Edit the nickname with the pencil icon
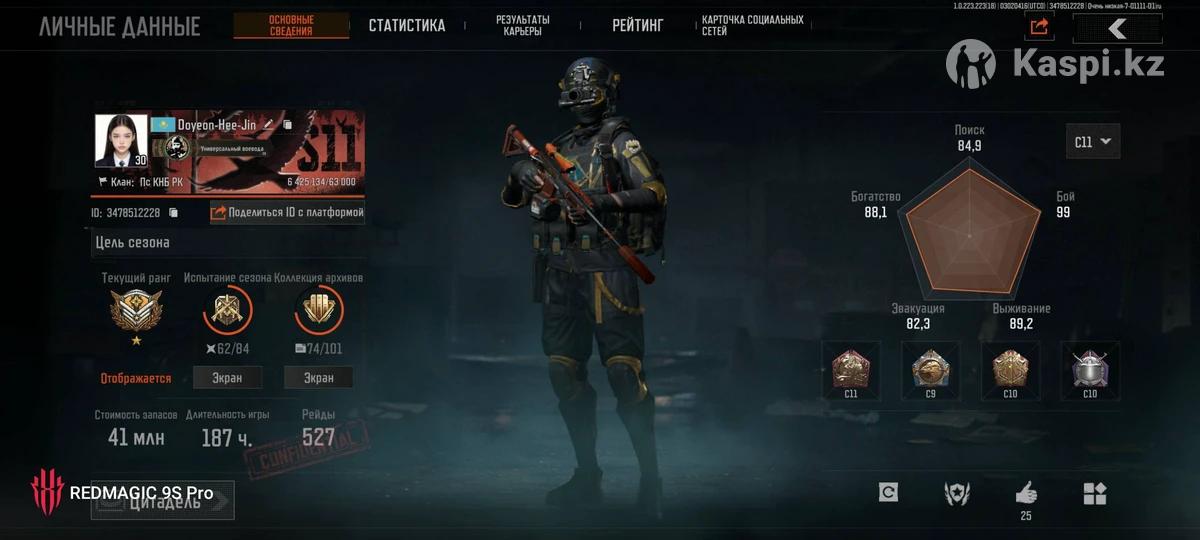 [287, 125]
